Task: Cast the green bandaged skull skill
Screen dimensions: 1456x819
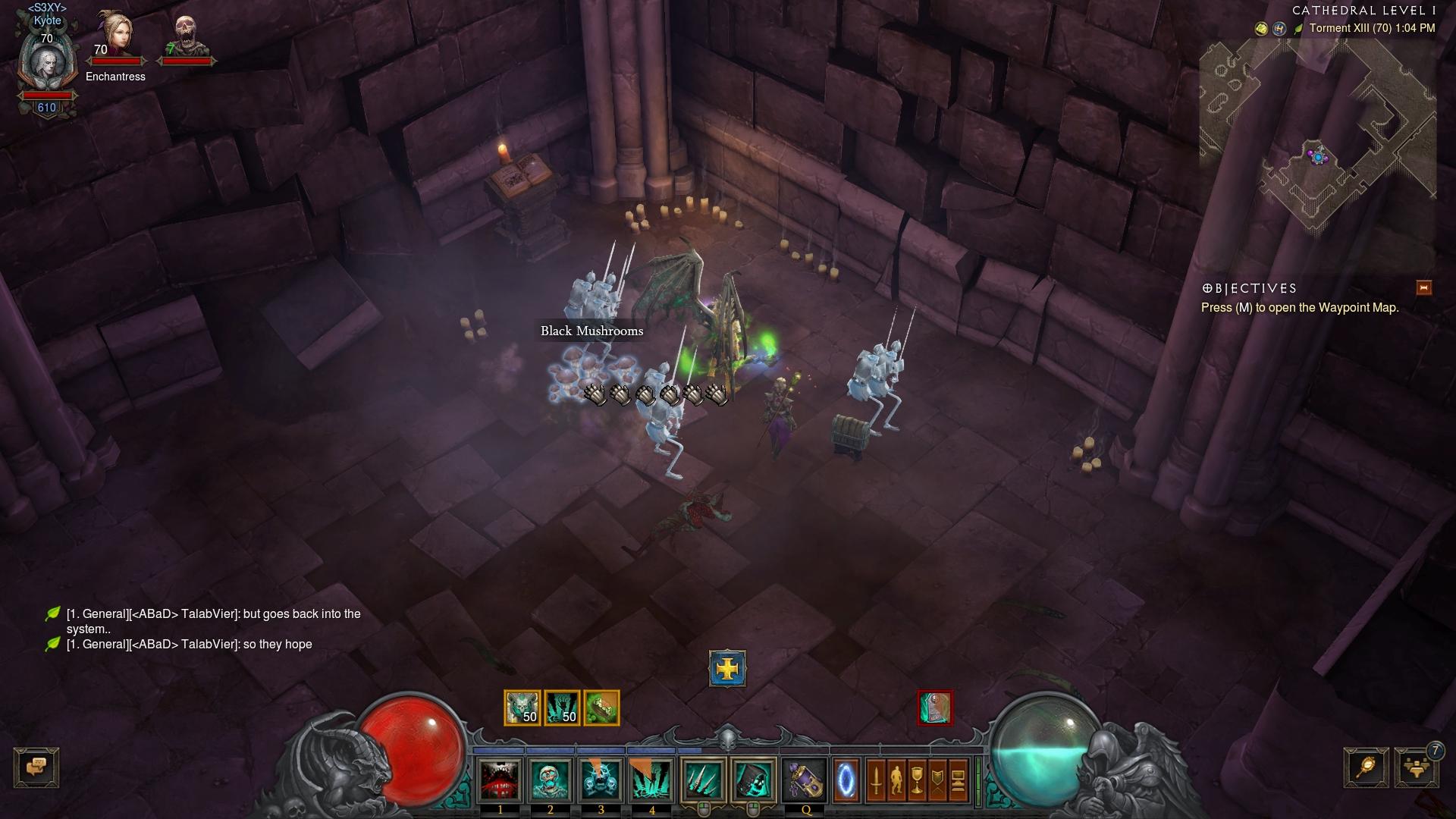Action: 551,780
